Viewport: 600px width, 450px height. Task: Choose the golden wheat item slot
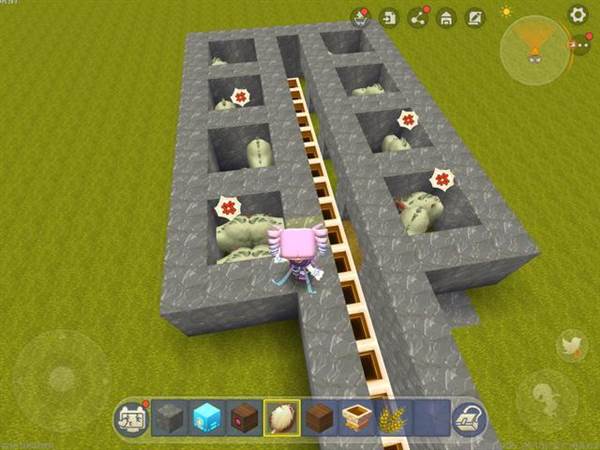click(390, 420)
